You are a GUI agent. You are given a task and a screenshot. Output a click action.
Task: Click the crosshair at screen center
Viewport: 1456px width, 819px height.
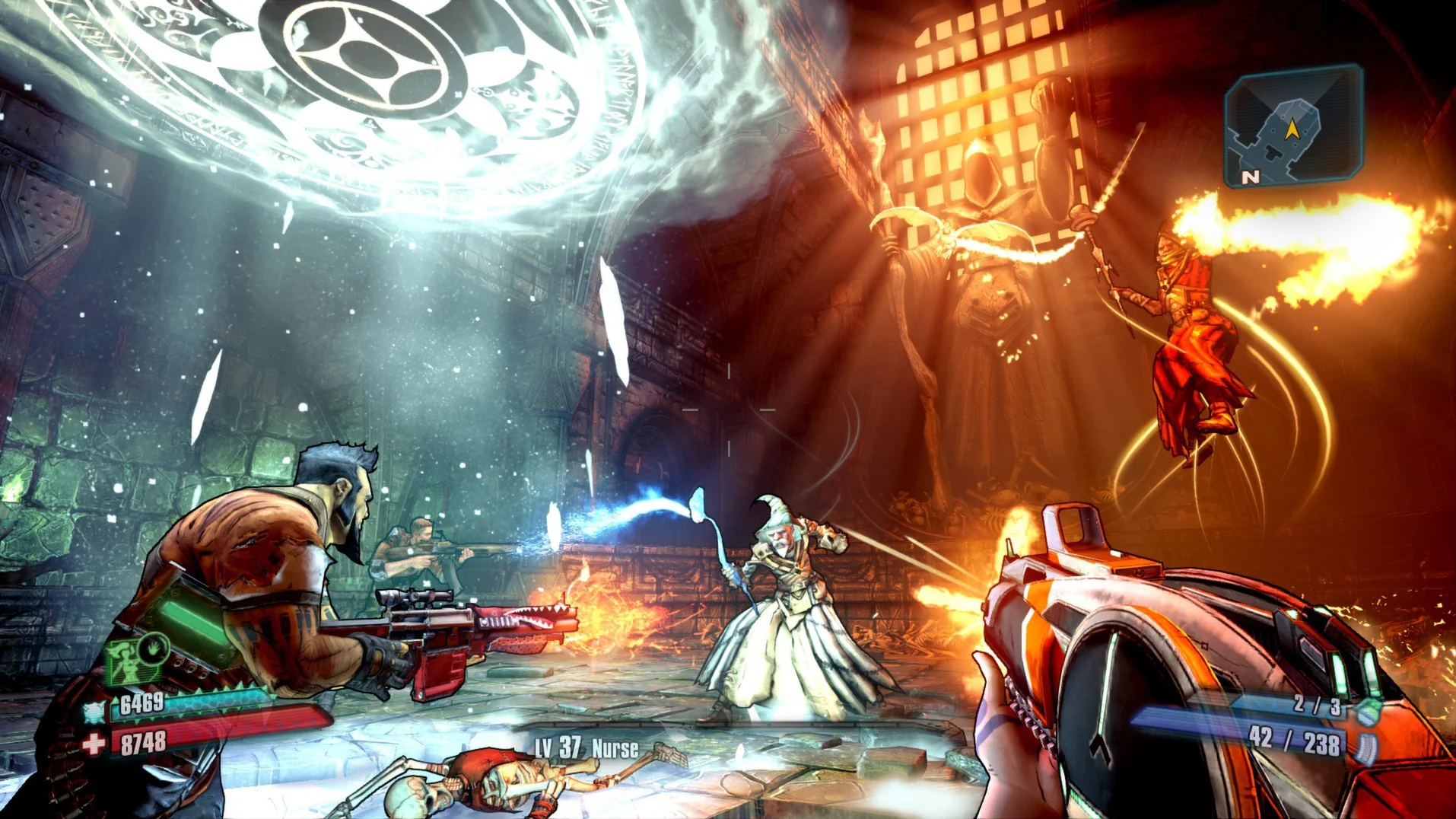[730, 411]
